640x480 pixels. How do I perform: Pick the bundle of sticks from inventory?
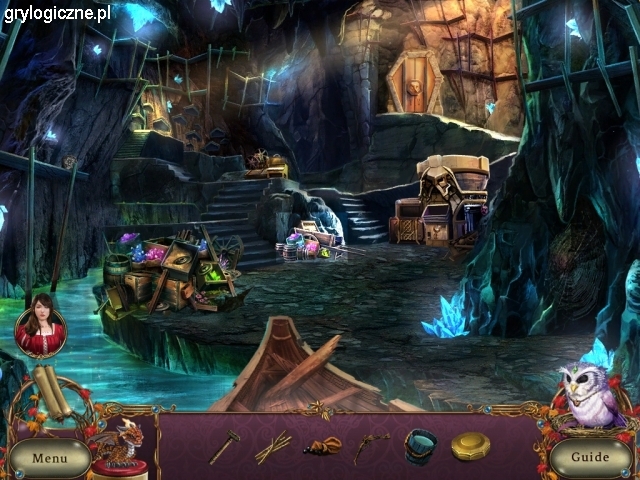click(272, 446)
